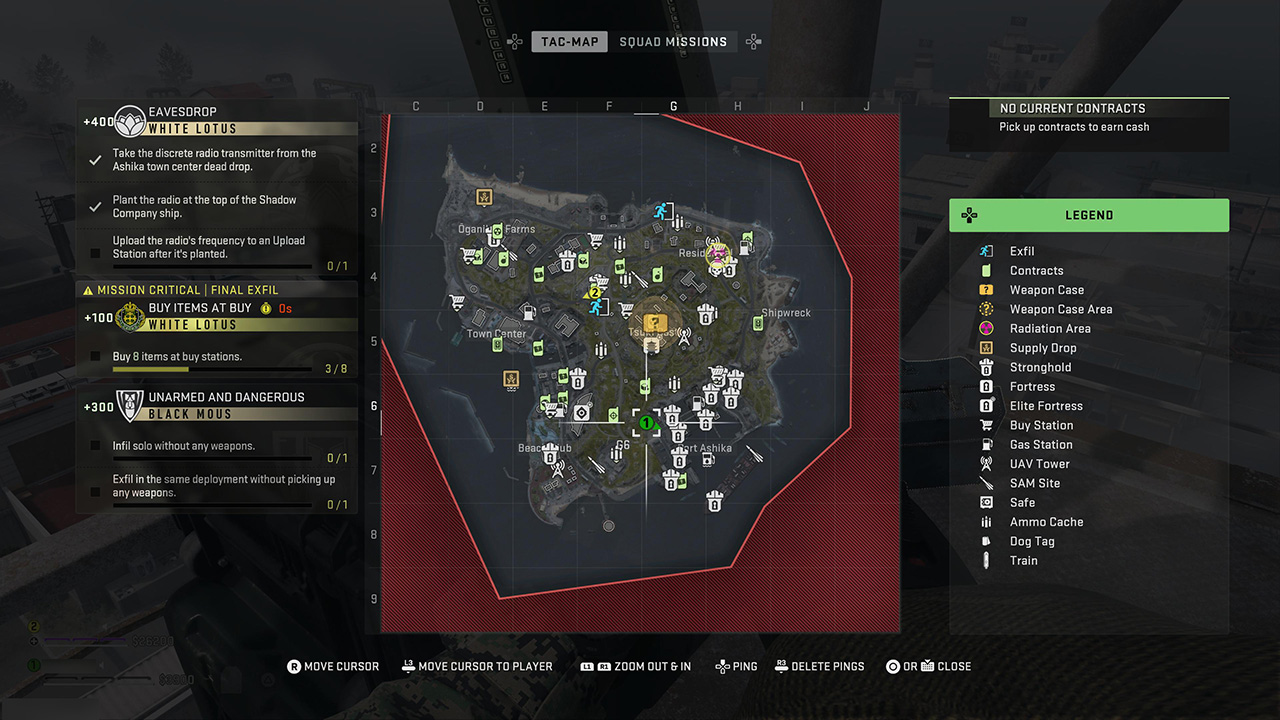
Task: Click the green player 1 marker on the map
Action: point(646,422)
